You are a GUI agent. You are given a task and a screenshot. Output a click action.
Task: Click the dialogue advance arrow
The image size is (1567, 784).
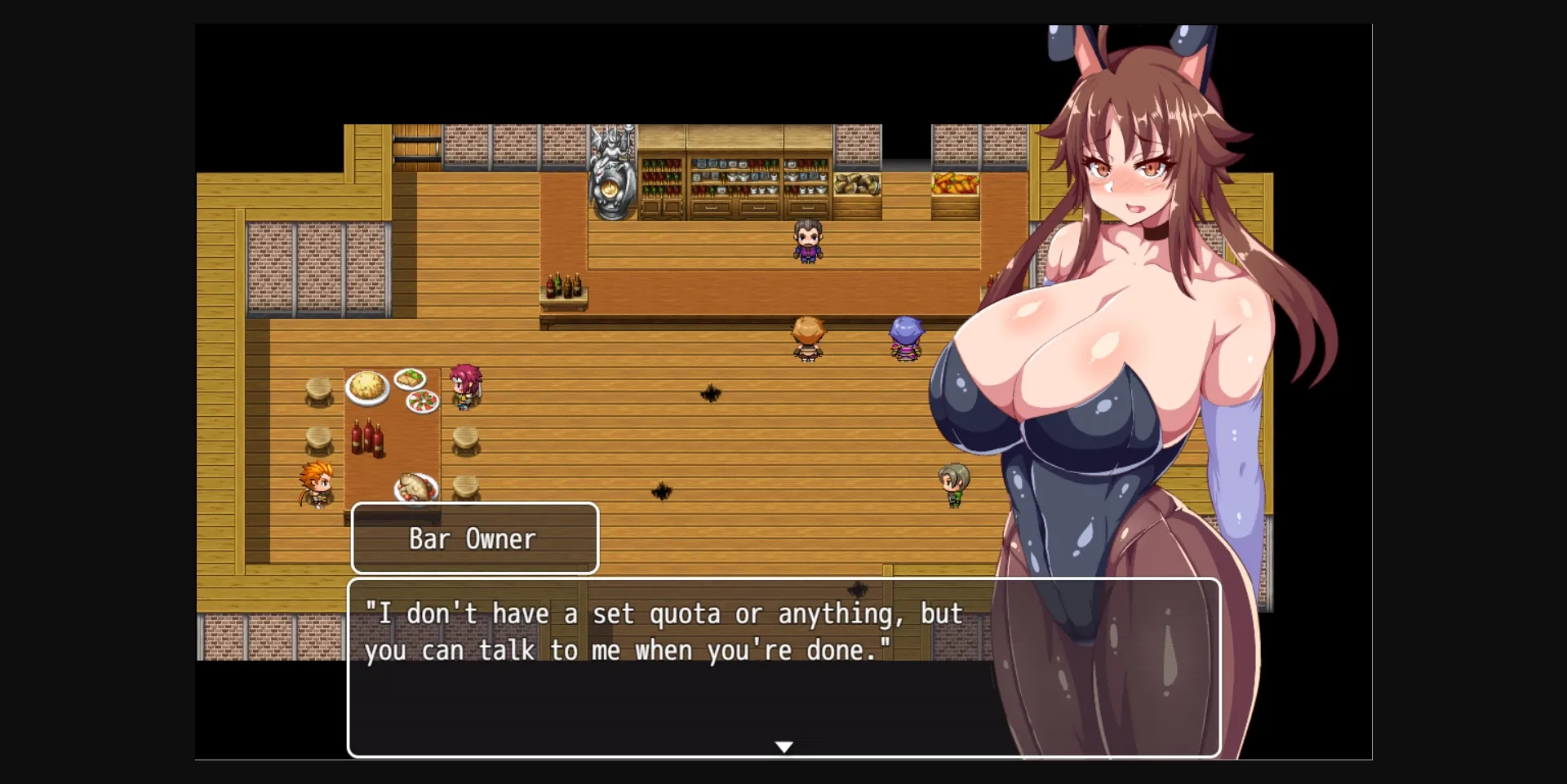[x=783, y=746]
